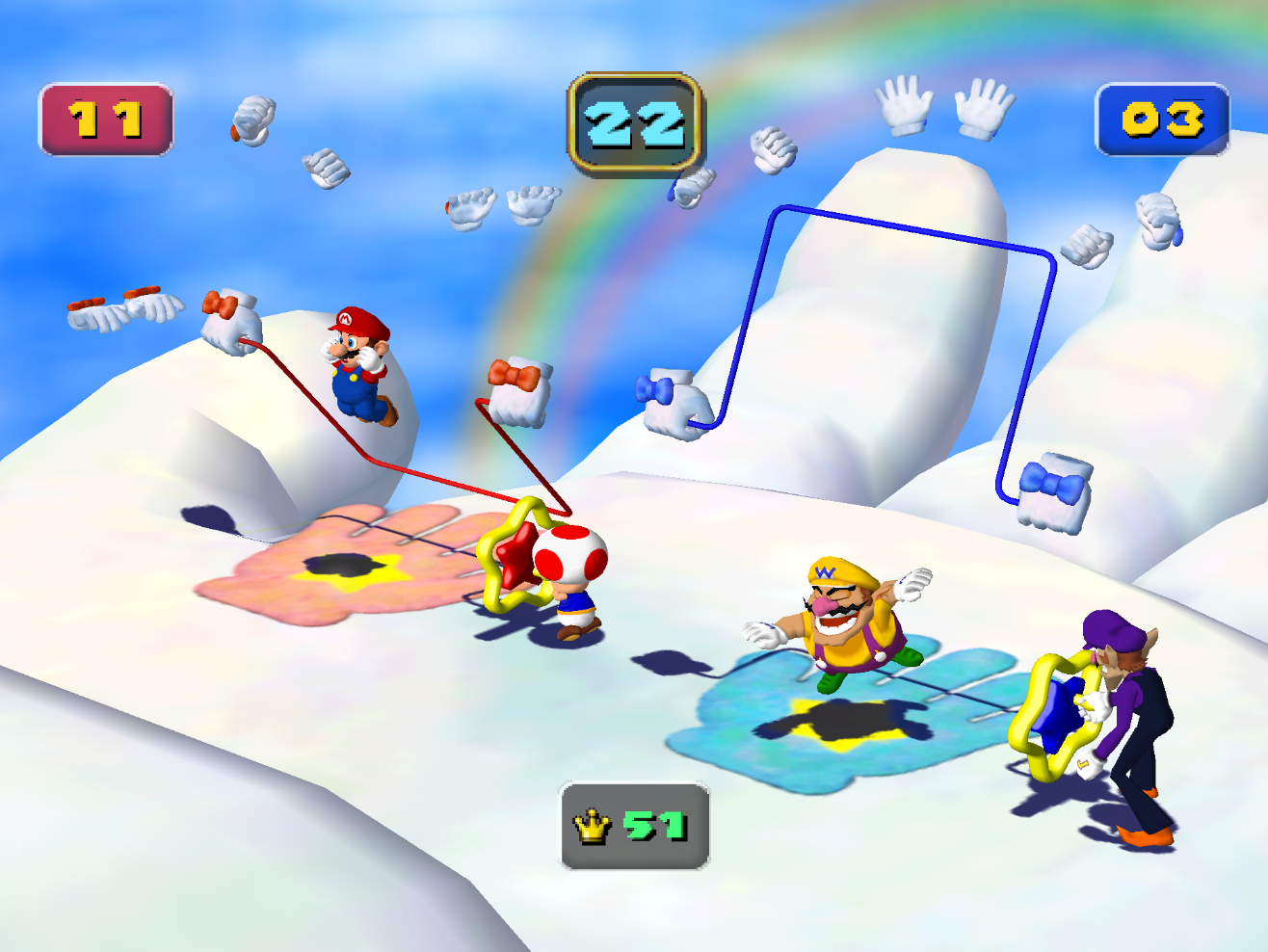Click the blue bow on the right thread
This screenshot has width=1268, height=952.
[1054, 487]
